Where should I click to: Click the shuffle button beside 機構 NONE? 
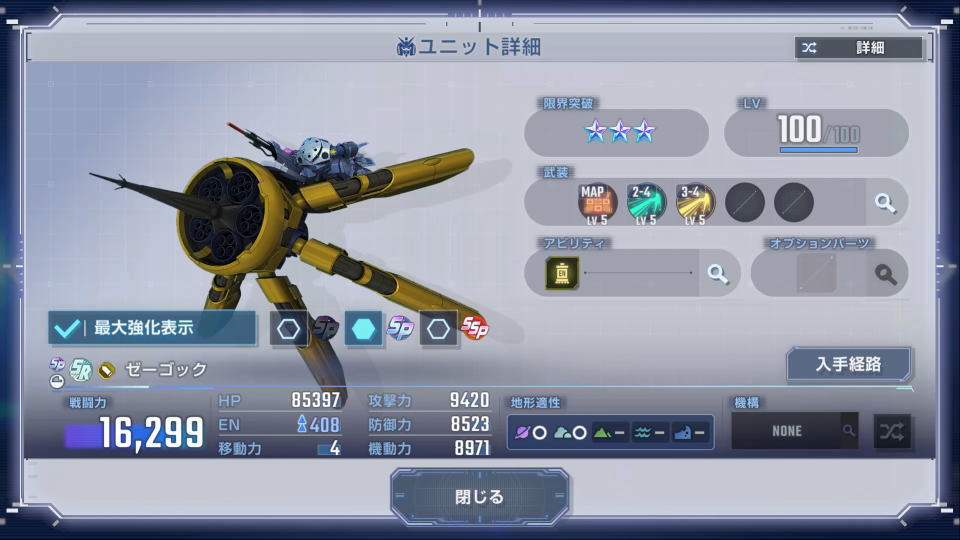[892, 431]
